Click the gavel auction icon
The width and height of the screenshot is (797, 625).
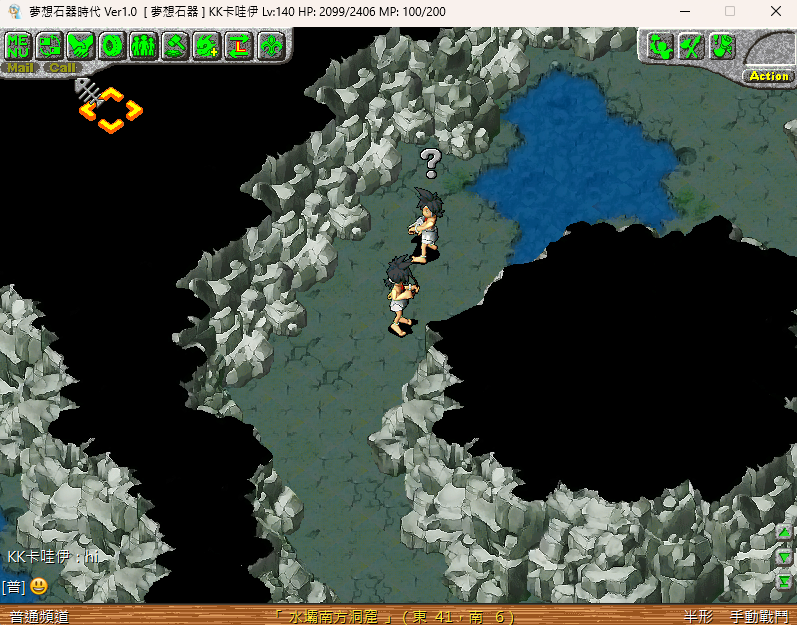tap(176, 45)
